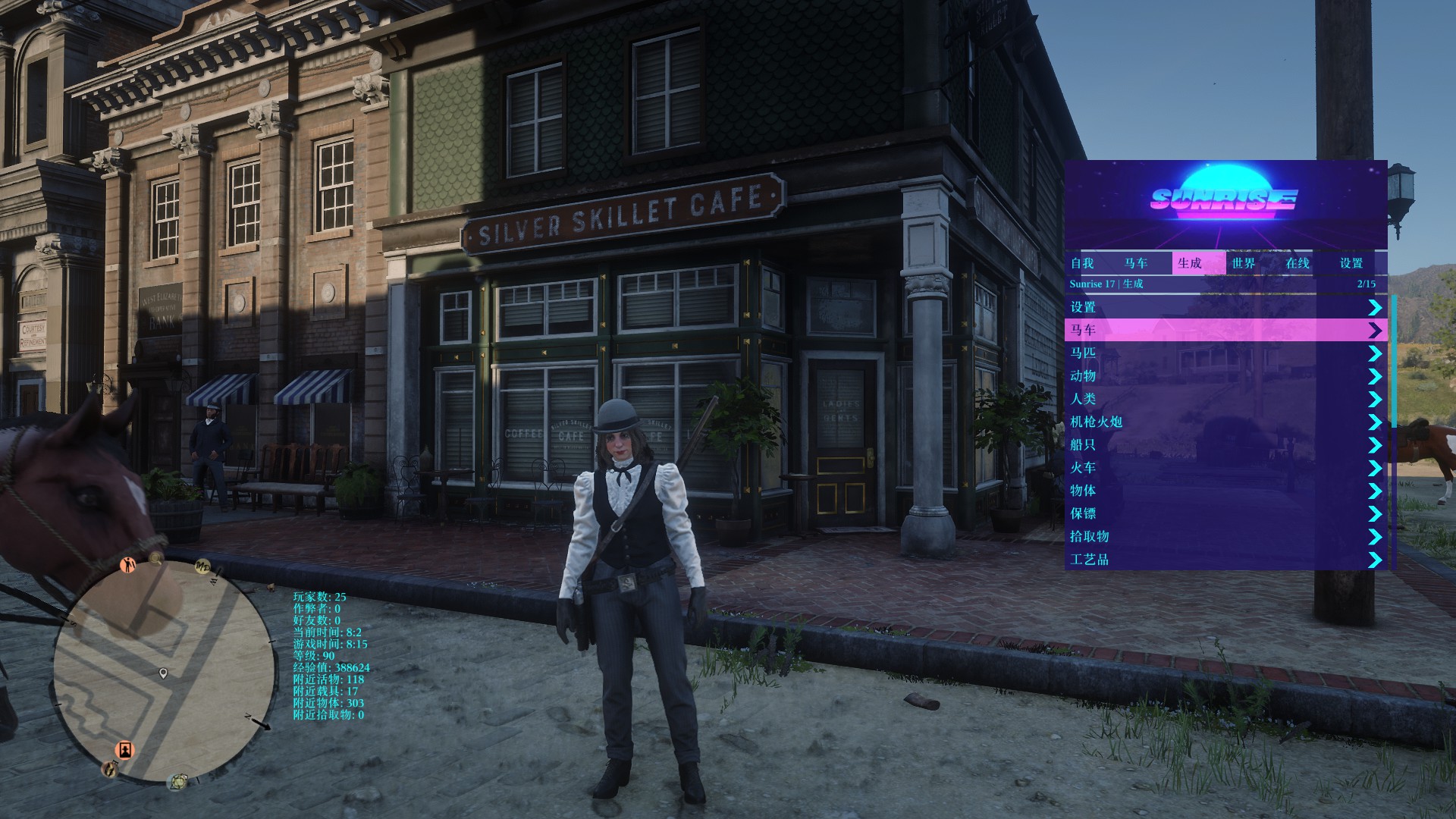Switch to the 世界 tab
This screenshot has width=1456, height=819.
pos(1244,263)
